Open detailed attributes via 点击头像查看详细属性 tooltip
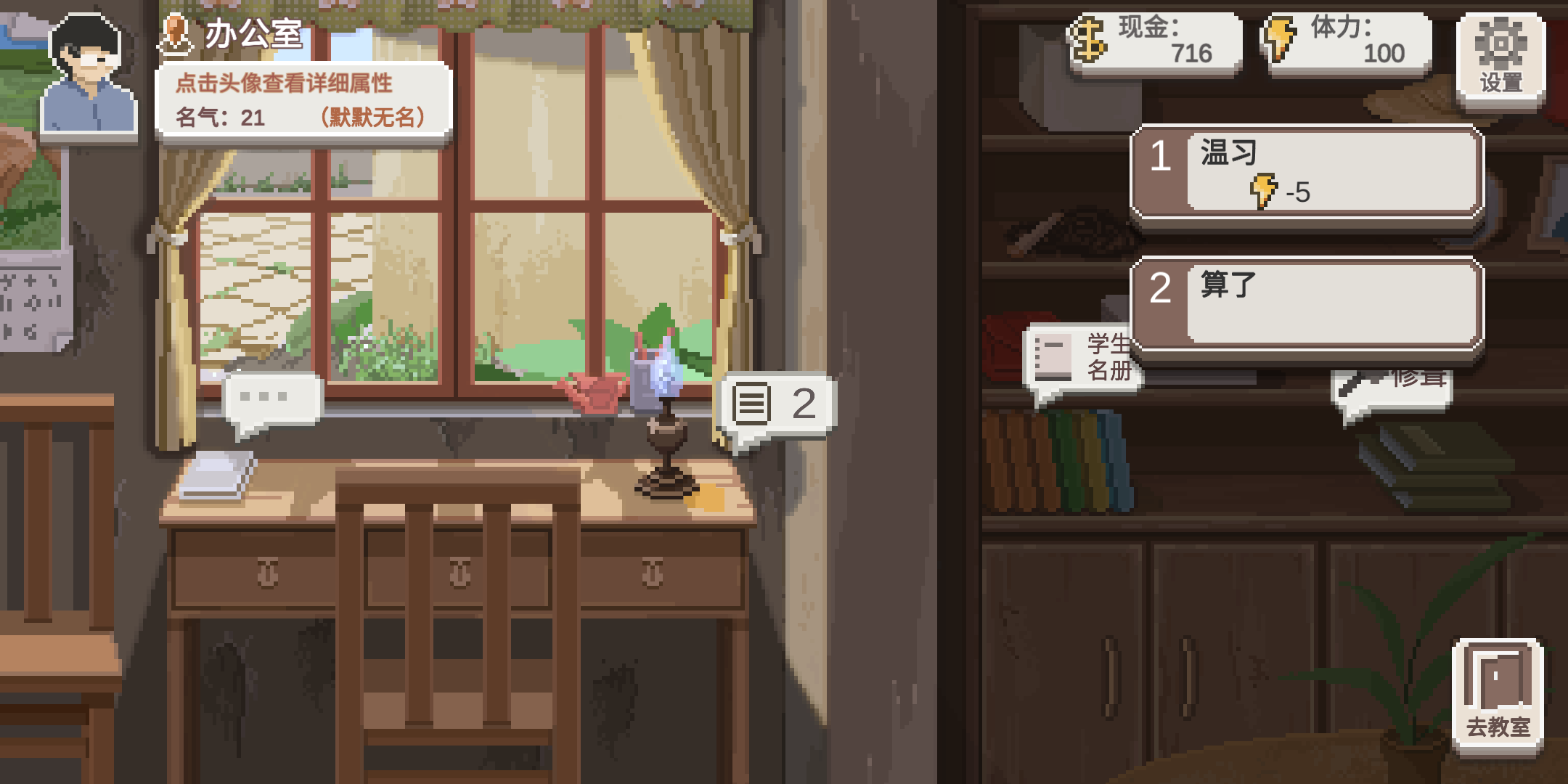The height and width of the screenshot is (784, 1568). tap(283, 83)
